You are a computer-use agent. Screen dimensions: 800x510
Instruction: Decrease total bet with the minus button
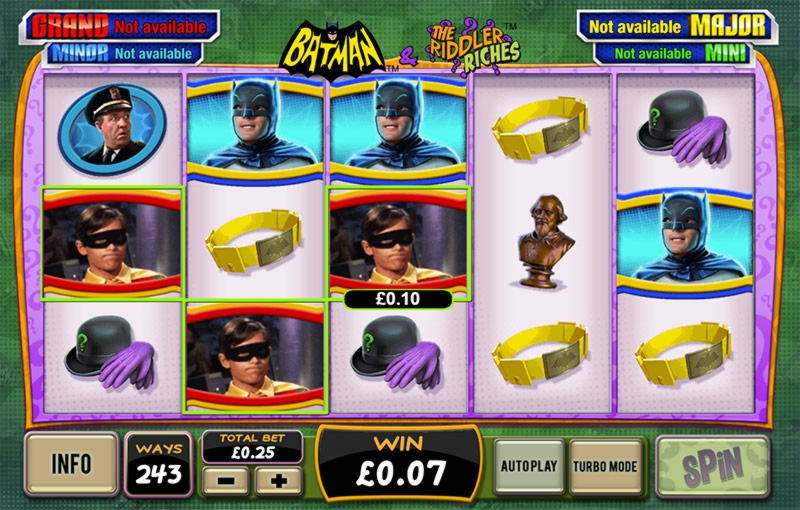[x=225, y=480]
